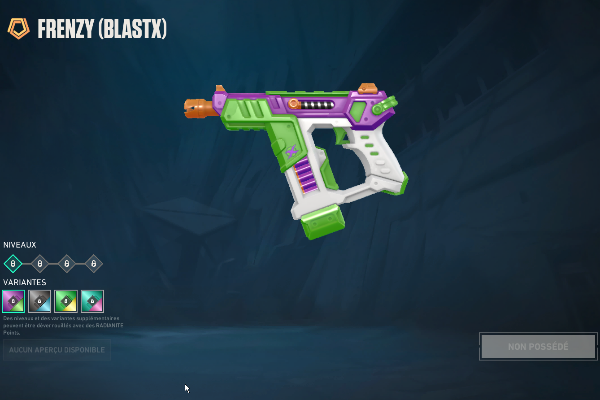600x400 pixels.
Task: Select the teal highlighted level diamond
Action: pyautogui.click(x=13, y=264)
